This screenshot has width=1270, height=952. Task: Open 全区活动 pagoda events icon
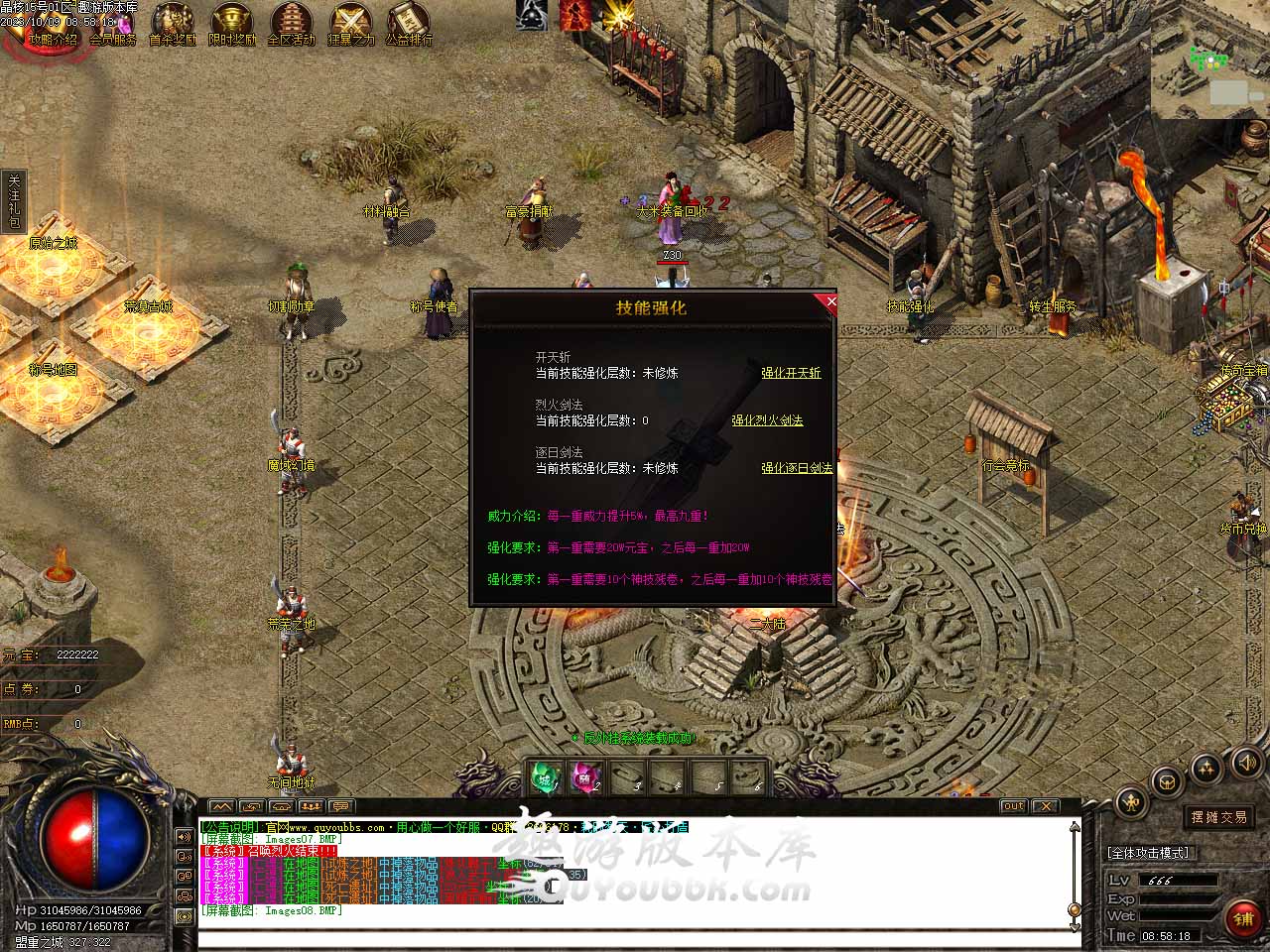[x=291, y=24]
